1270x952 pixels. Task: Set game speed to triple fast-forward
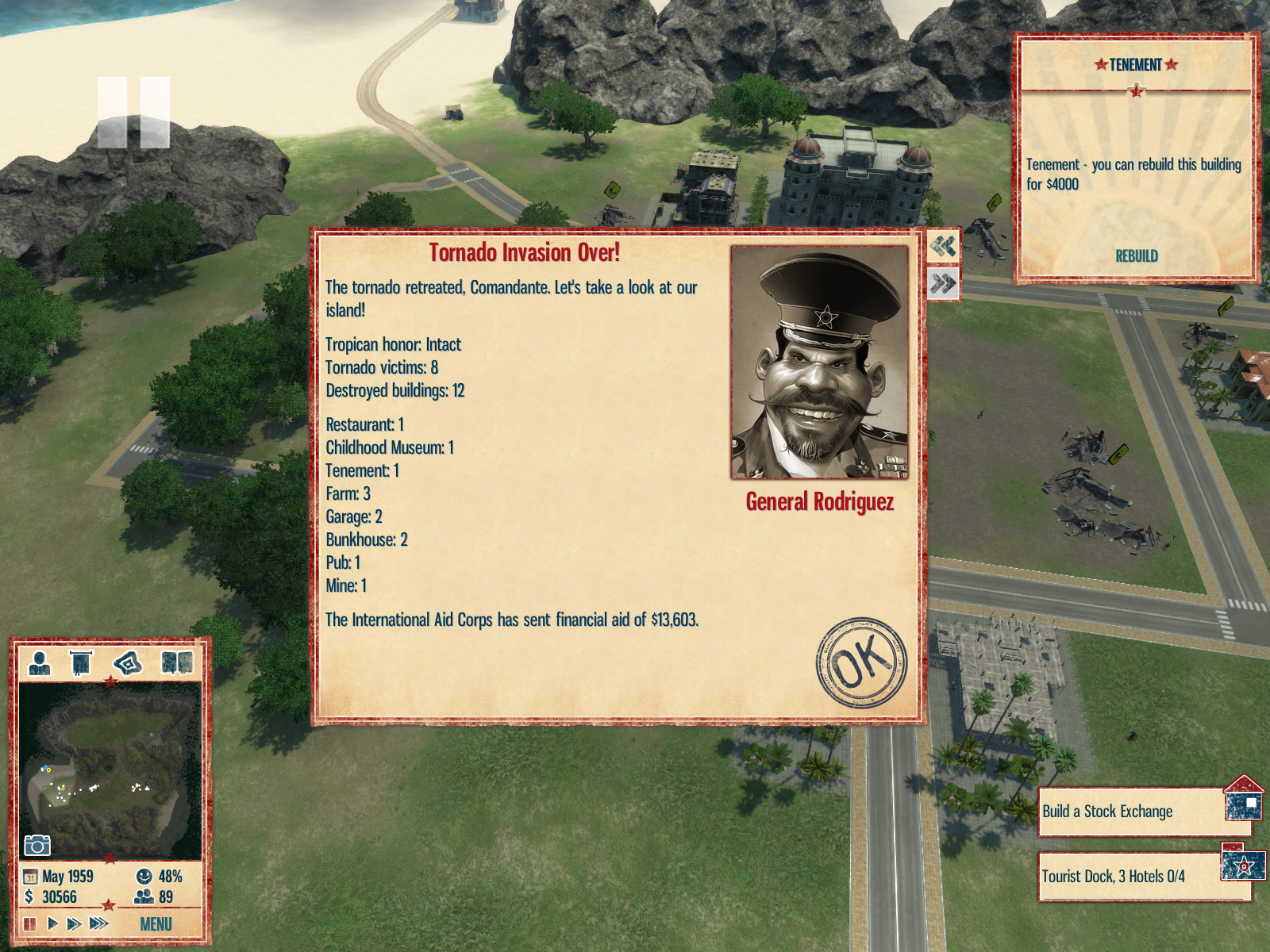tap(99, 923)
